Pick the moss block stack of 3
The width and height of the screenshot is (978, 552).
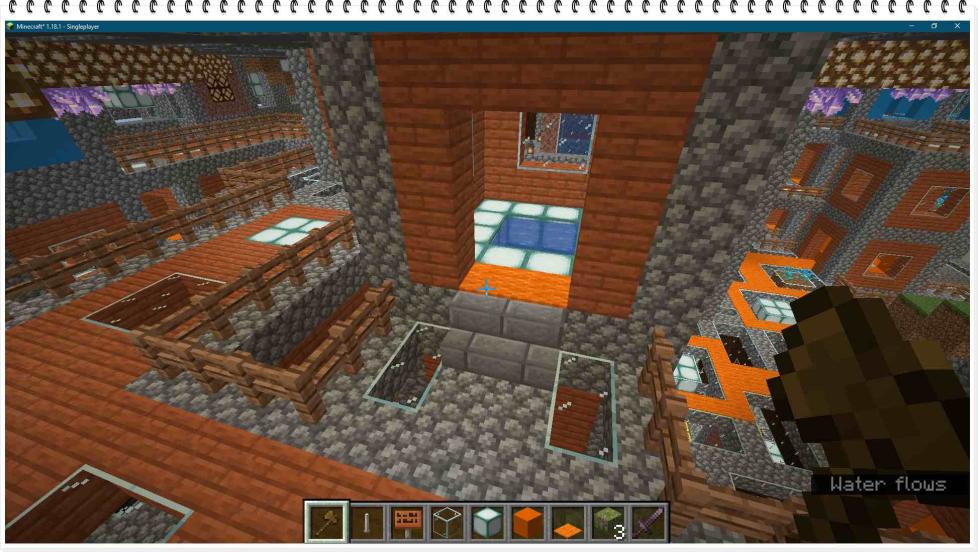607,522
